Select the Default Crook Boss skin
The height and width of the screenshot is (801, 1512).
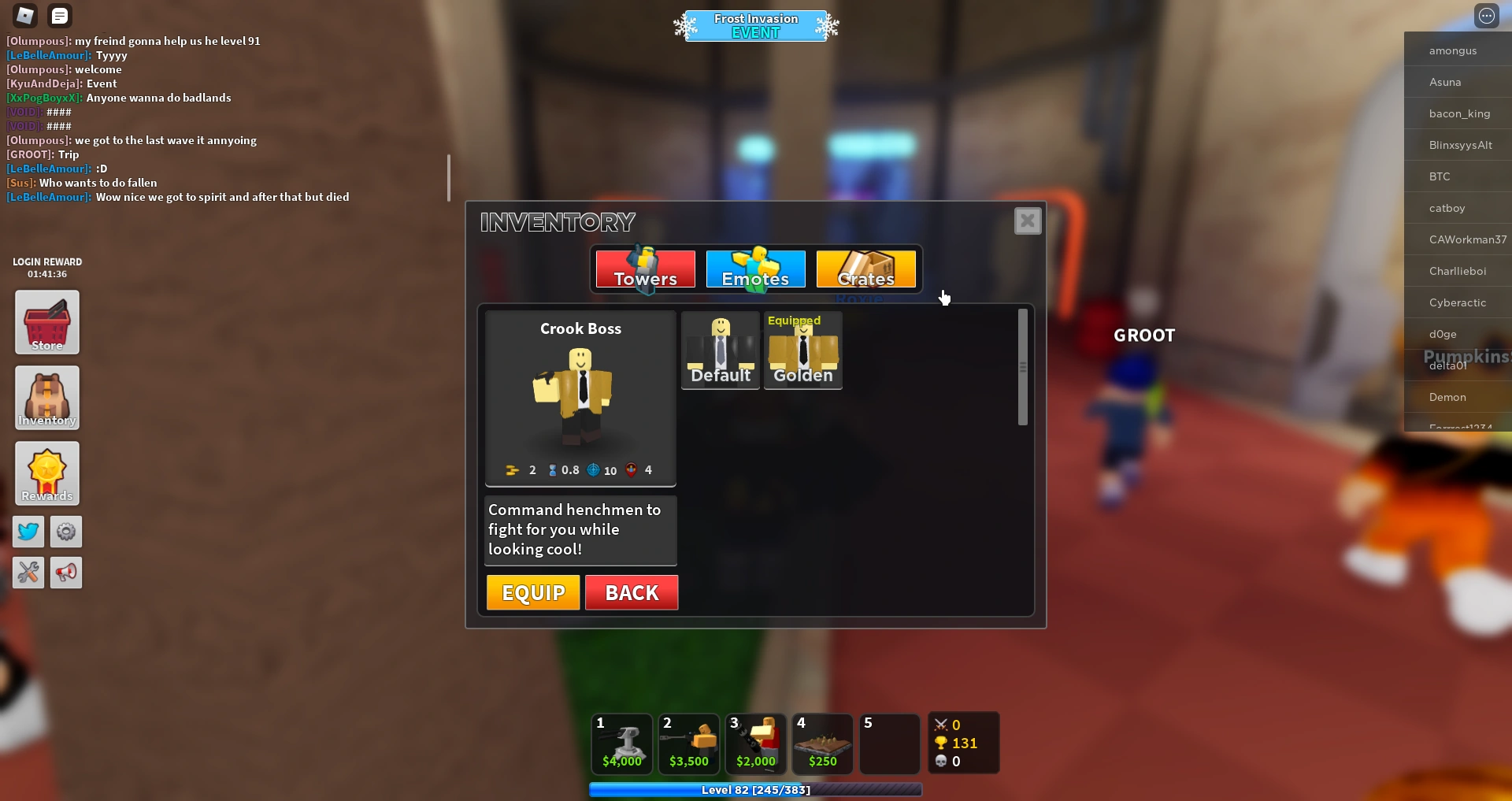point(720,350)
